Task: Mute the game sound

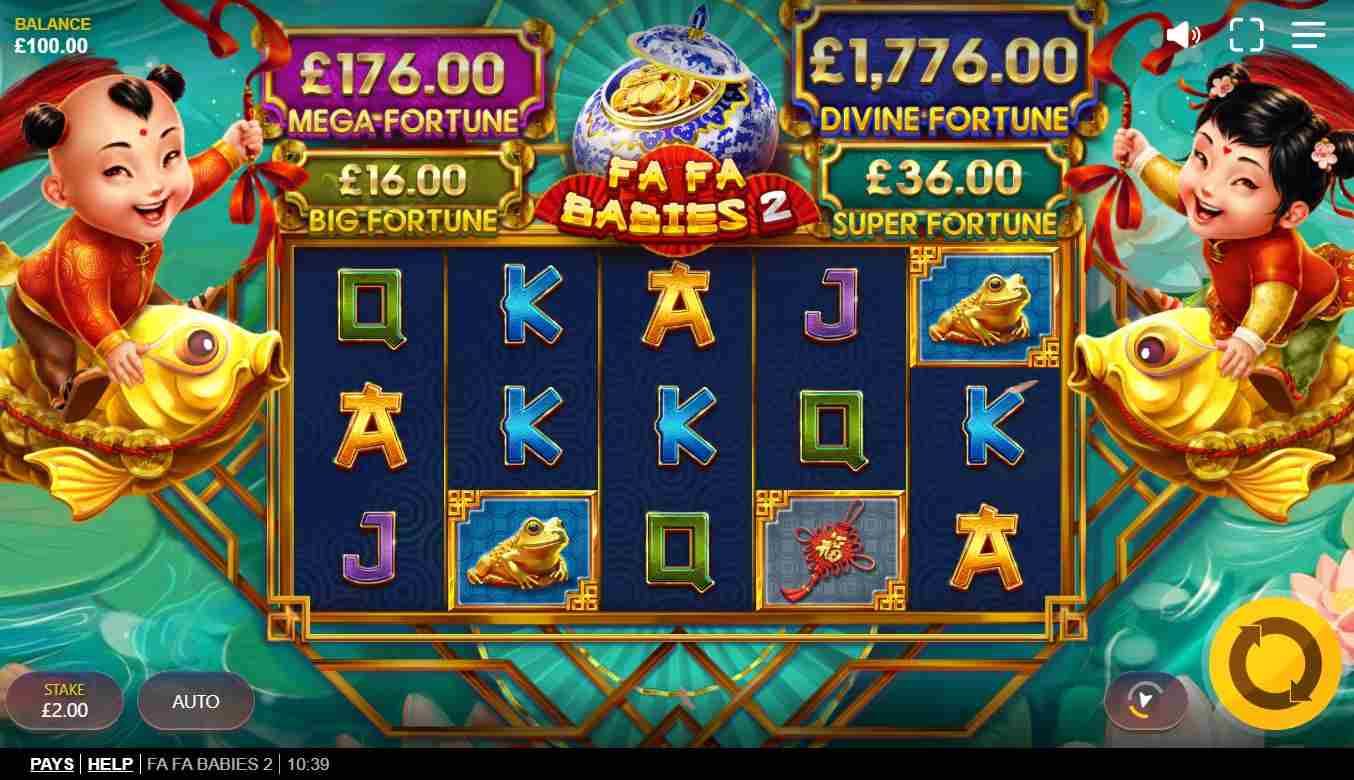Action: (1183, 35)
